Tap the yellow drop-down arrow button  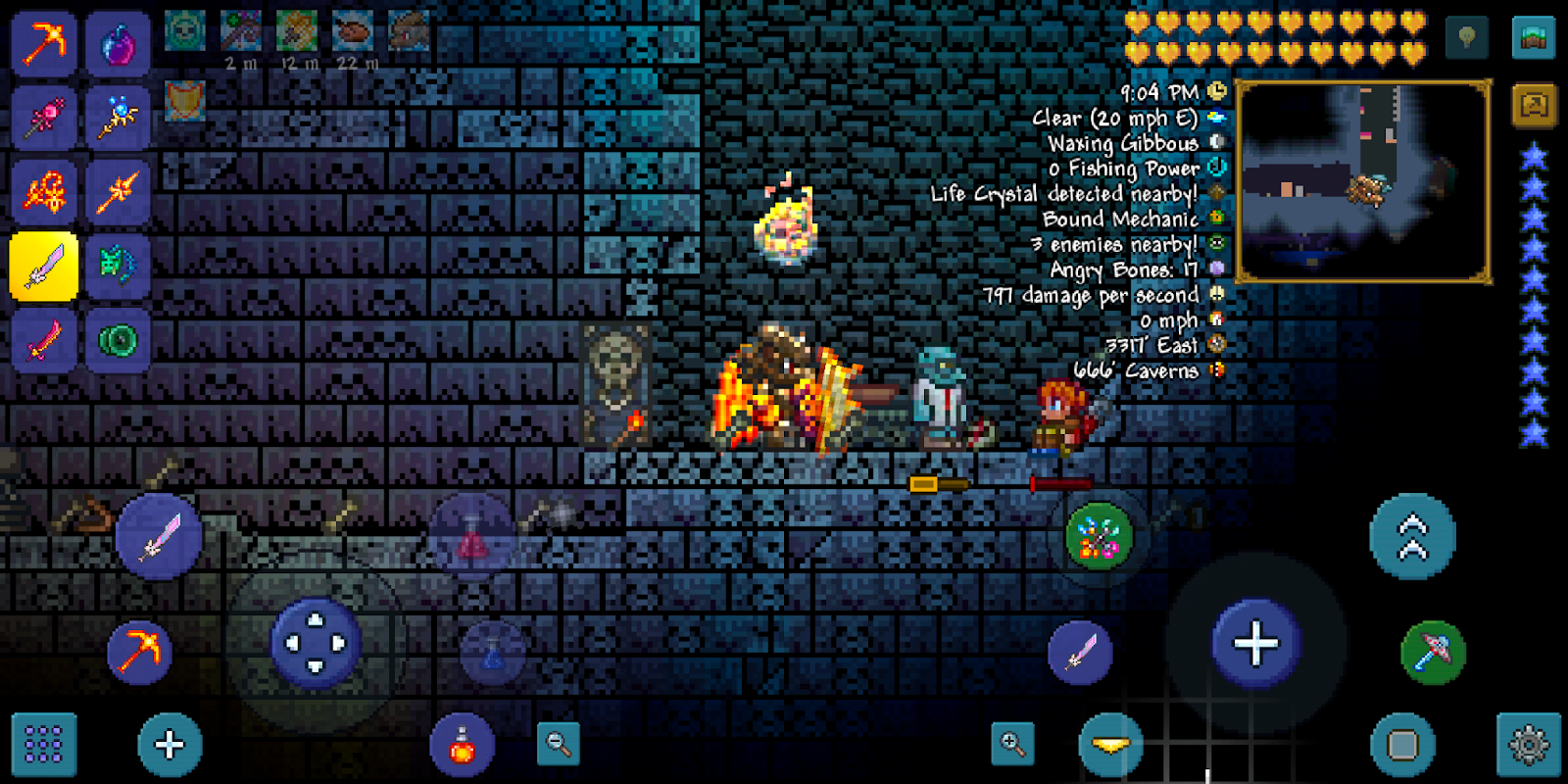pyautogui.click(x=1109, y=746)
